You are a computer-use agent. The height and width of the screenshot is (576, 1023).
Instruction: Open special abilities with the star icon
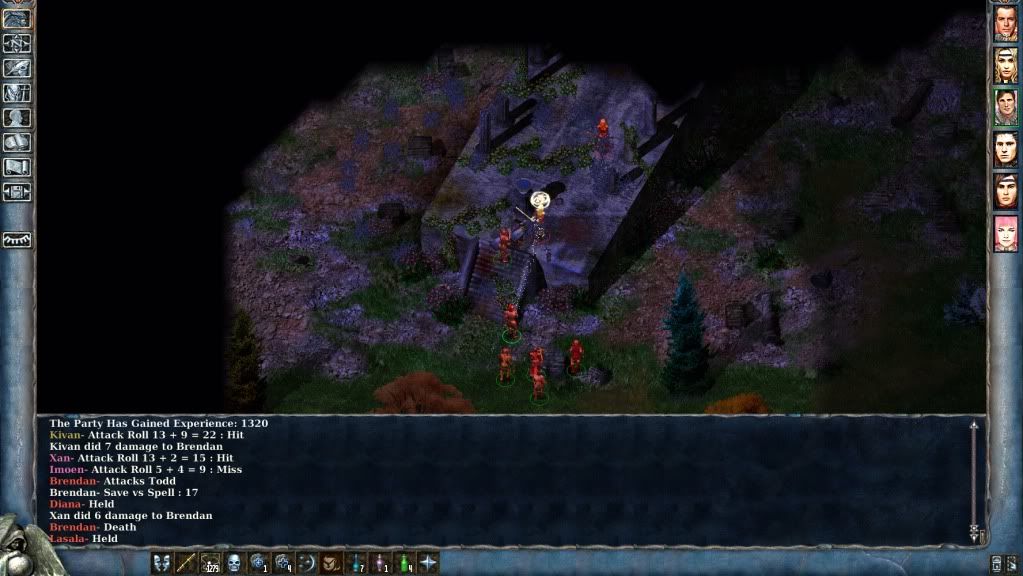pos(429,563)
